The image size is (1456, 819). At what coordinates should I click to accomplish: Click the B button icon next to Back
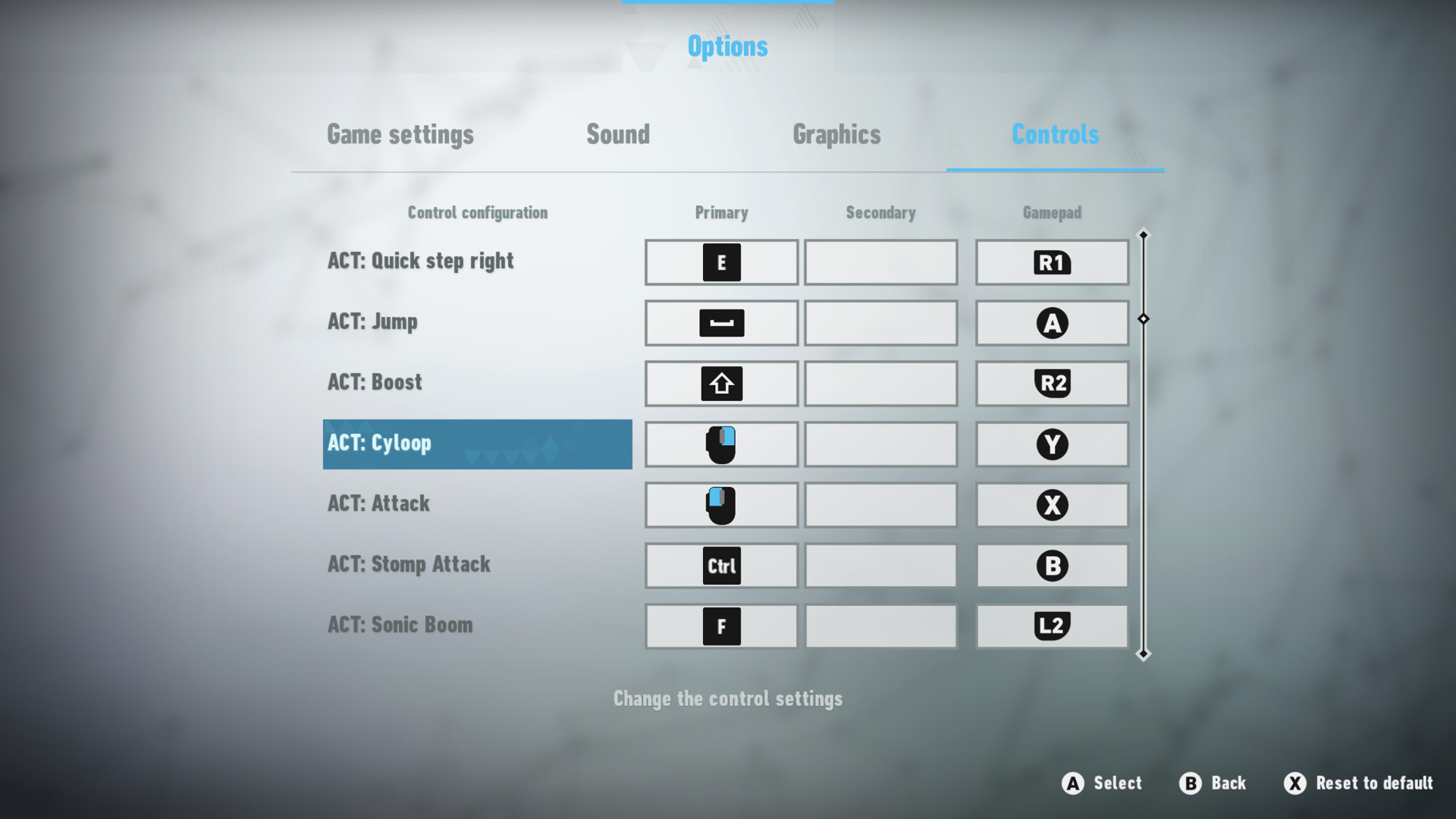1189,783
